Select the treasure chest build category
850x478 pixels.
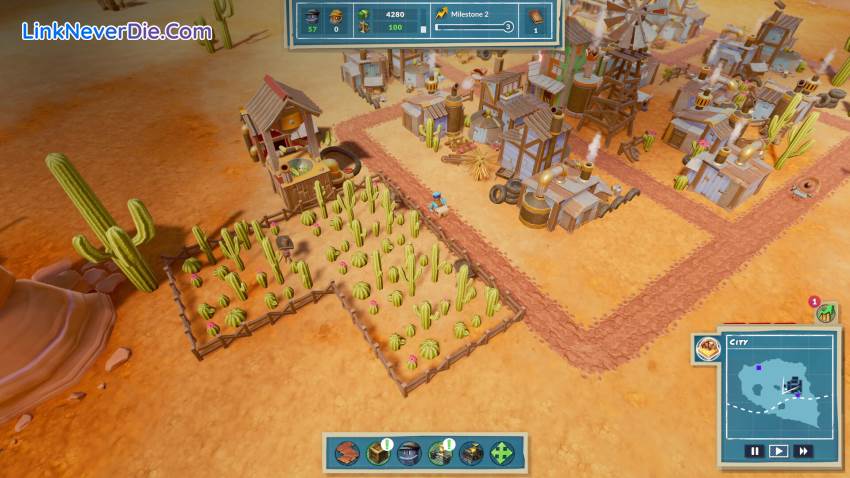click(x=470, y=452)
